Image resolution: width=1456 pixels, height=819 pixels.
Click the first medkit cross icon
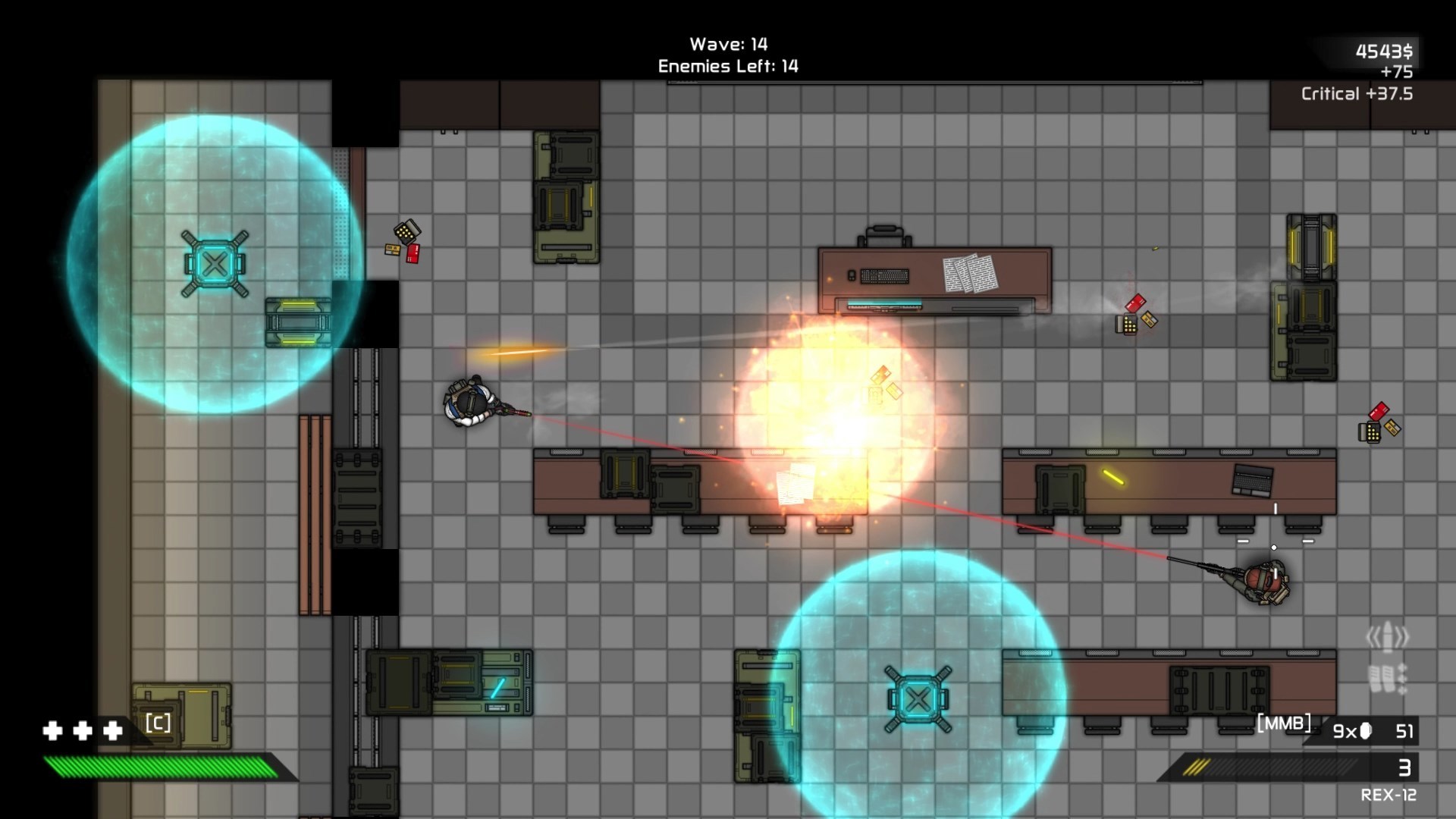point(53,730)
